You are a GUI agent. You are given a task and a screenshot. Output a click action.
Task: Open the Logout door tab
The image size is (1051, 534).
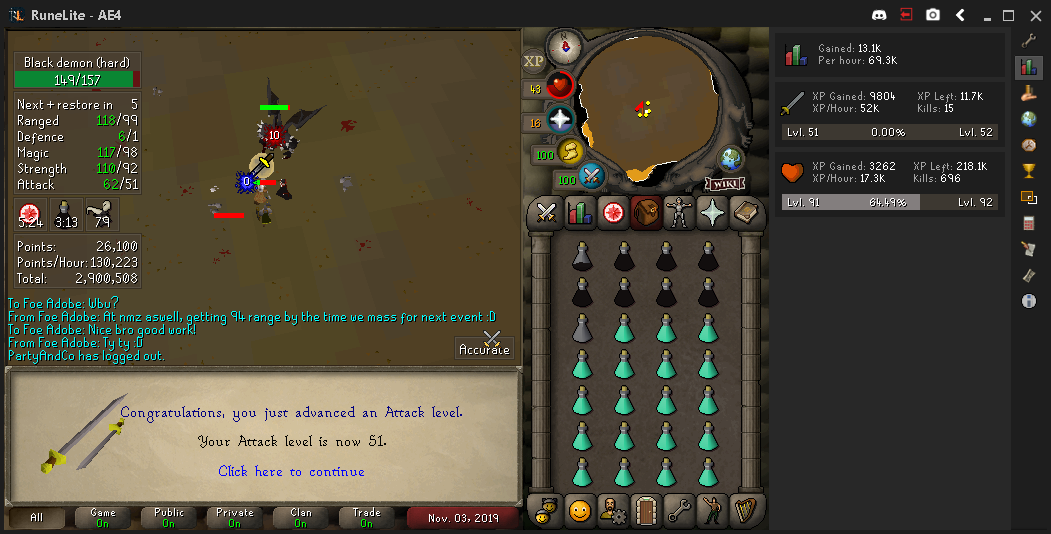645,511
